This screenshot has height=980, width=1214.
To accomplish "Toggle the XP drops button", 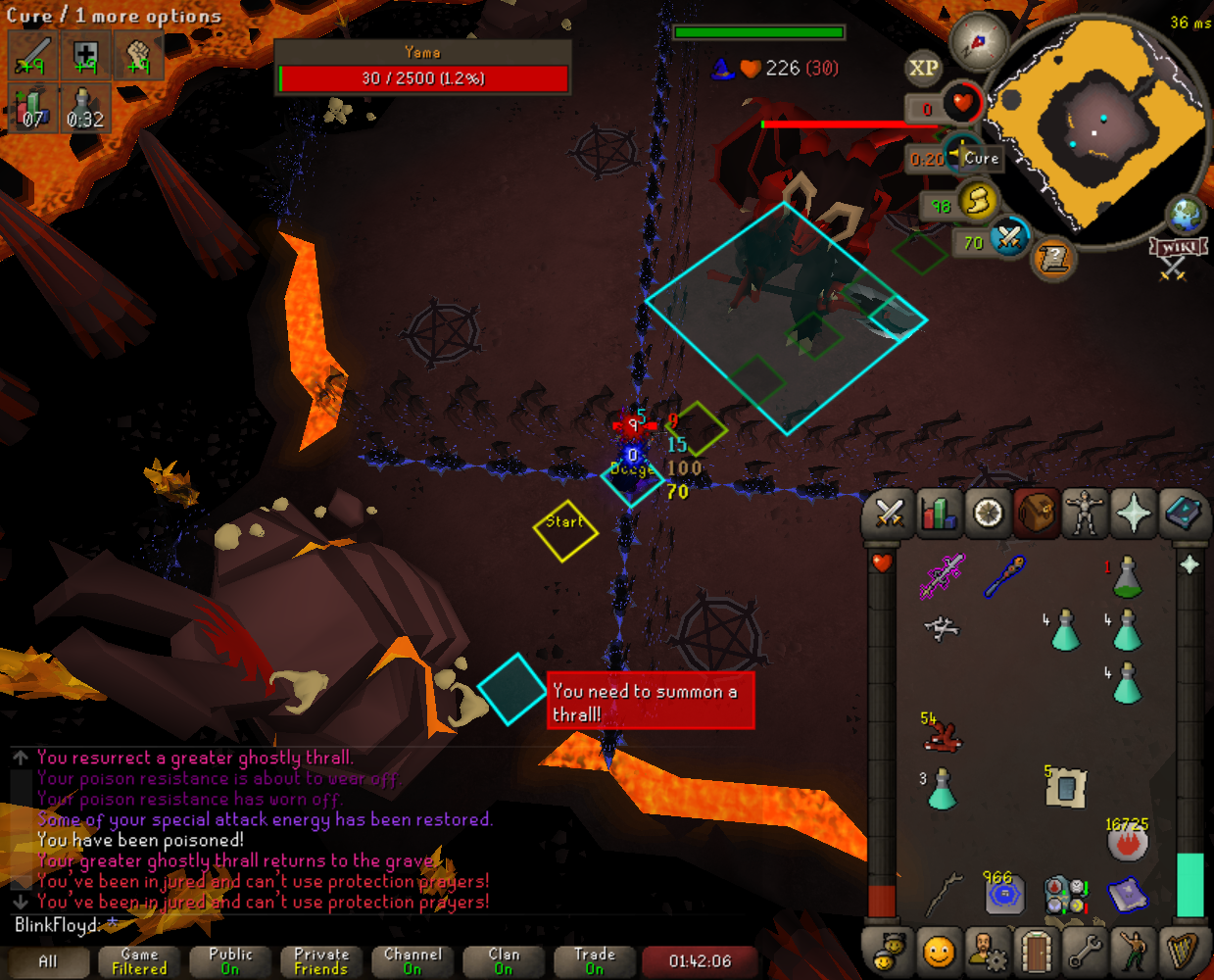I will pos(923,69).
